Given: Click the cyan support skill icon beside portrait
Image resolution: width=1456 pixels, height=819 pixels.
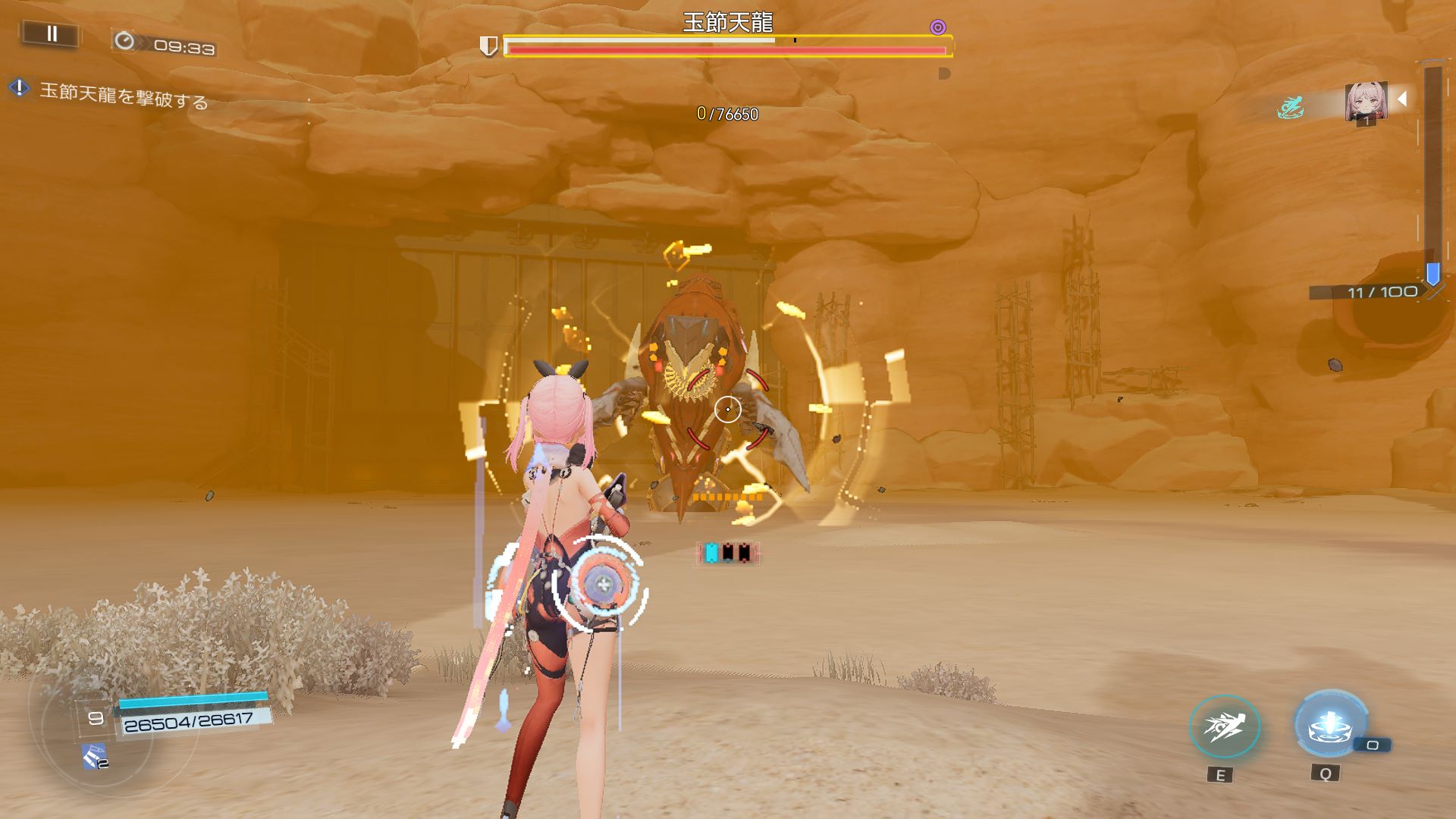Looking at the screenshot, I should [x=1289, y=108].
